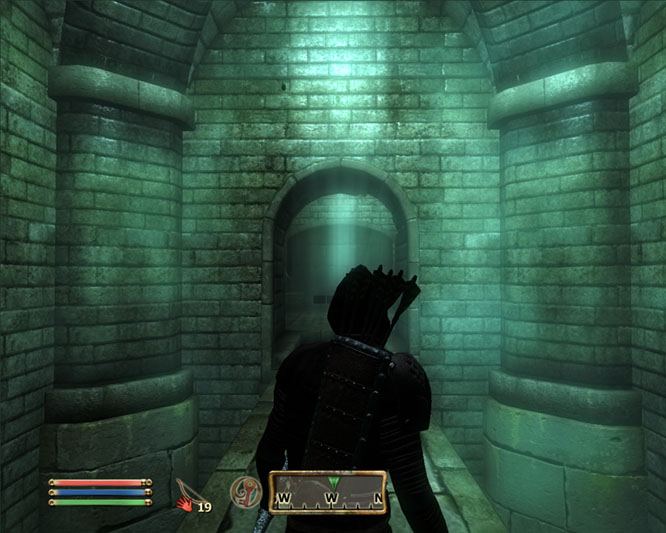Click the compass direction bar
This screenshot has height=533, width=666.
(327, 492)
